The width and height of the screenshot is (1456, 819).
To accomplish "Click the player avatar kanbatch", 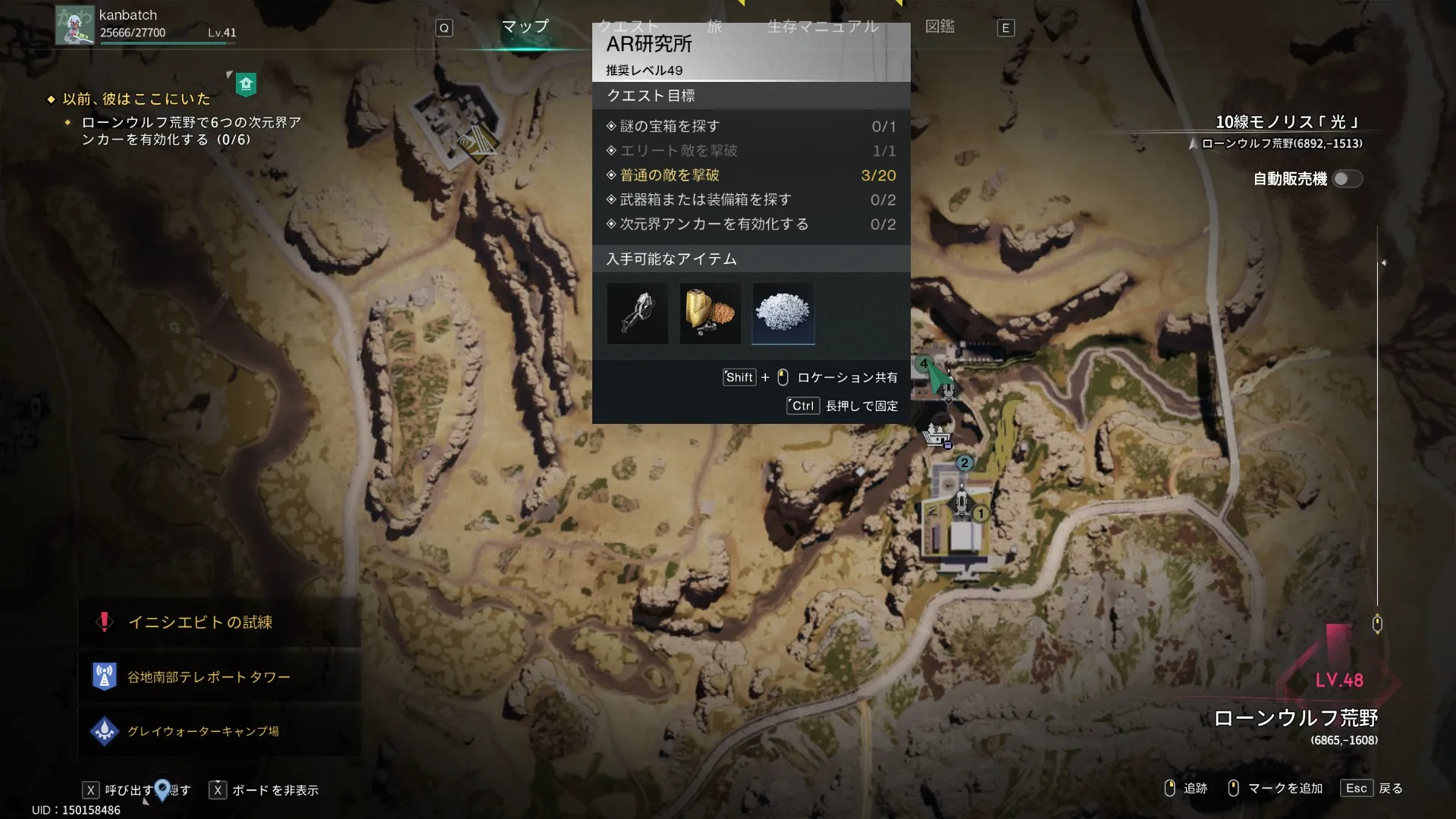I will point(75,26).
